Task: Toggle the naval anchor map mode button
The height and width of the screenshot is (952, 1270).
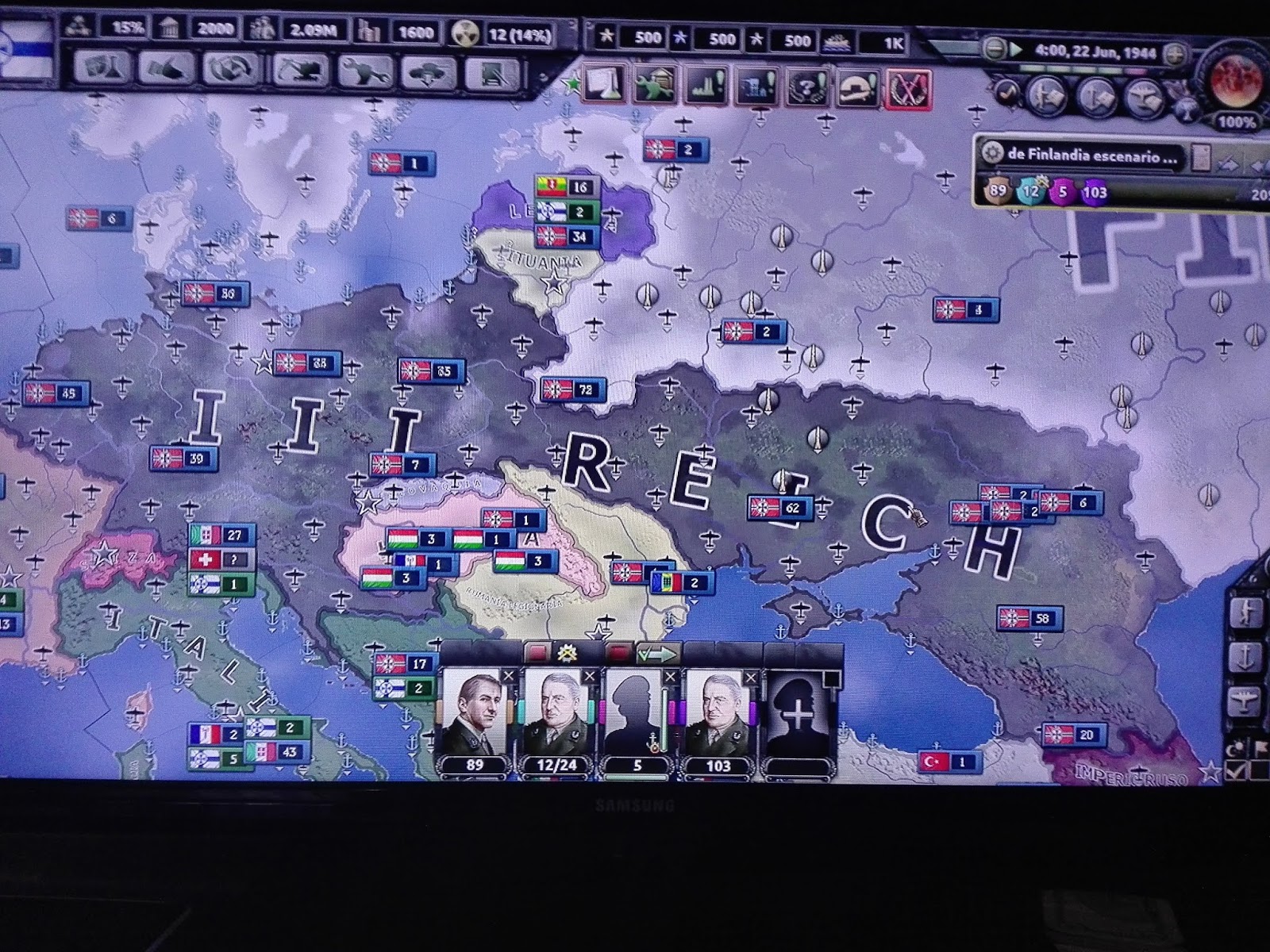Action: (x=1246, y=657)
